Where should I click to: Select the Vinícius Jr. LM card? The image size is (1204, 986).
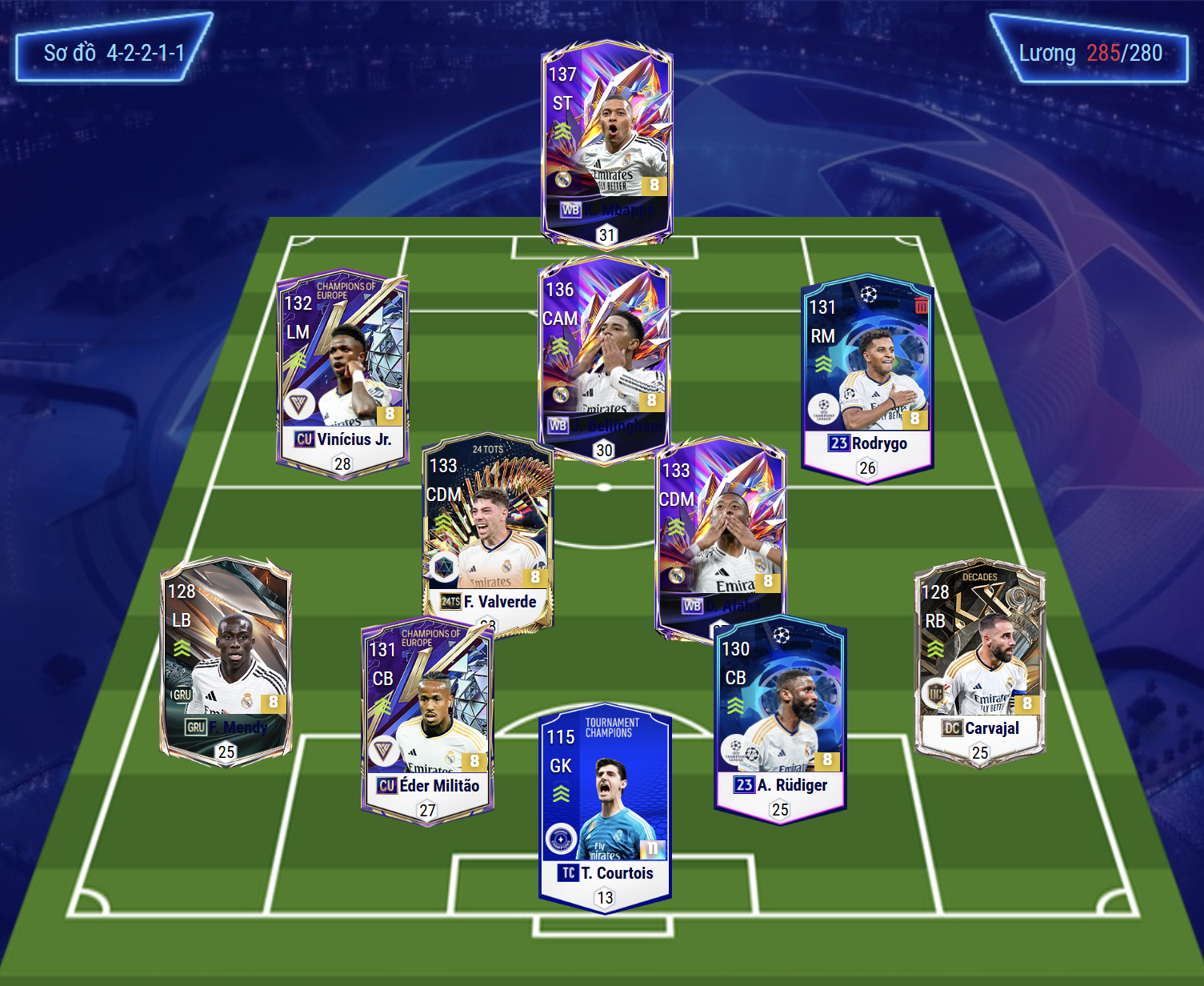coord(342,372)
